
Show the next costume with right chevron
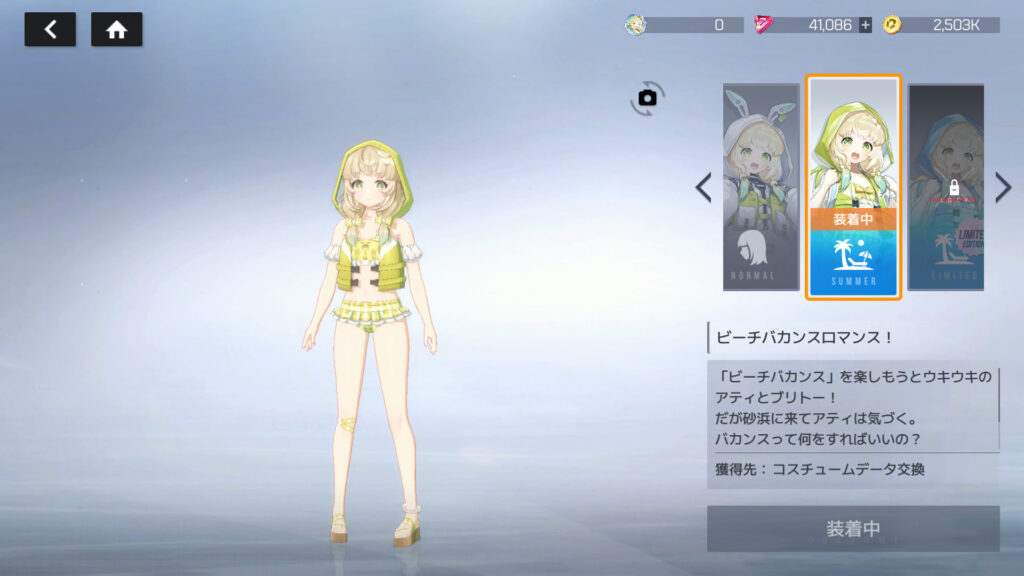(1003, 187)
